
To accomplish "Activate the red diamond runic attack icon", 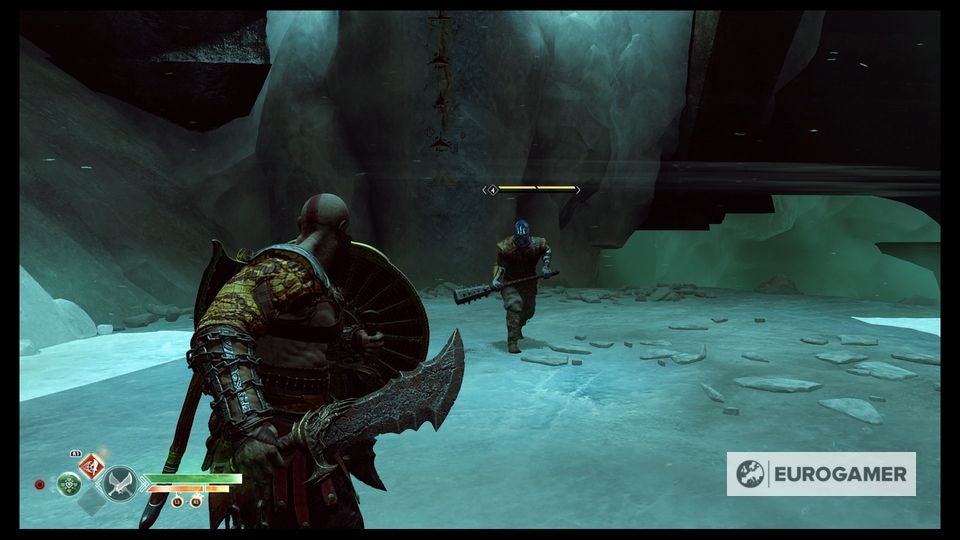I will point(92,465).
